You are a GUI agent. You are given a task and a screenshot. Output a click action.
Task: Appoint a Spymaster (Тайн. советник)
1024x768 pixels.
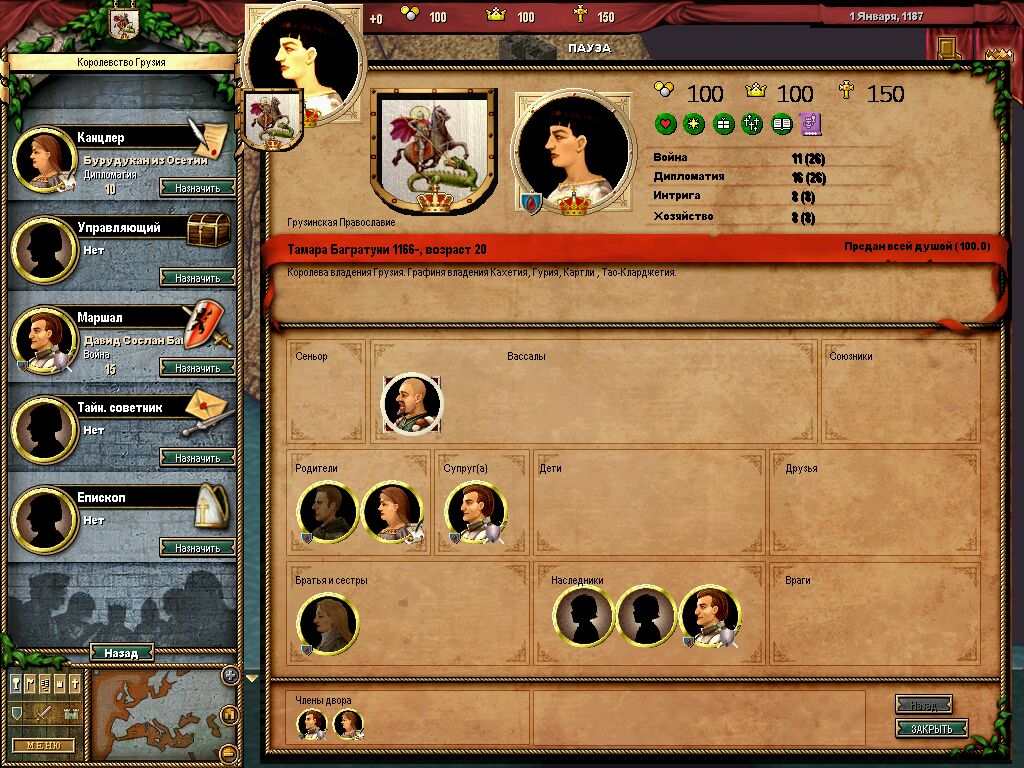(x=197, y=458)
